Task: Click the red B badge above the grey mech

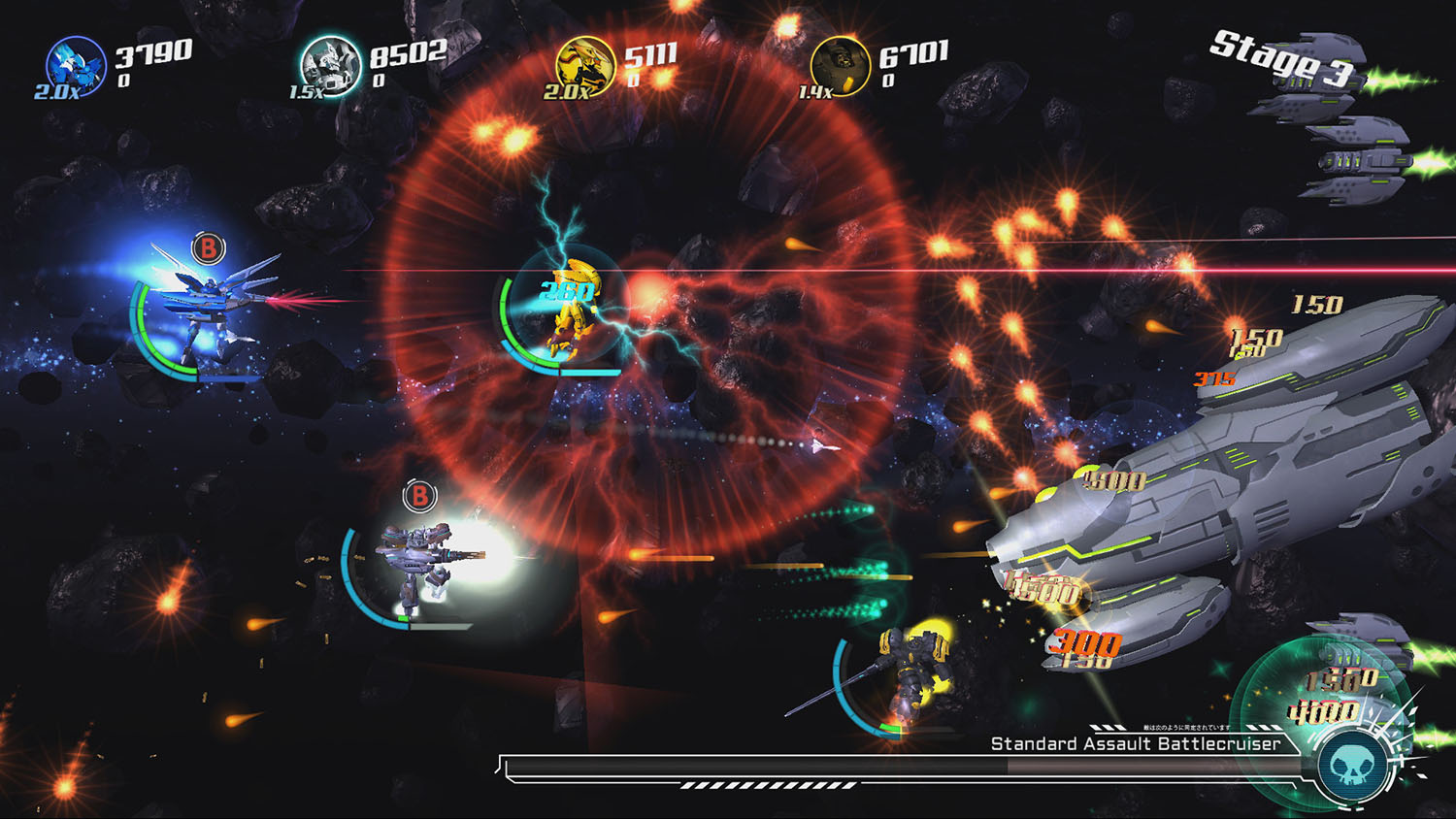Action: point(419,496)
